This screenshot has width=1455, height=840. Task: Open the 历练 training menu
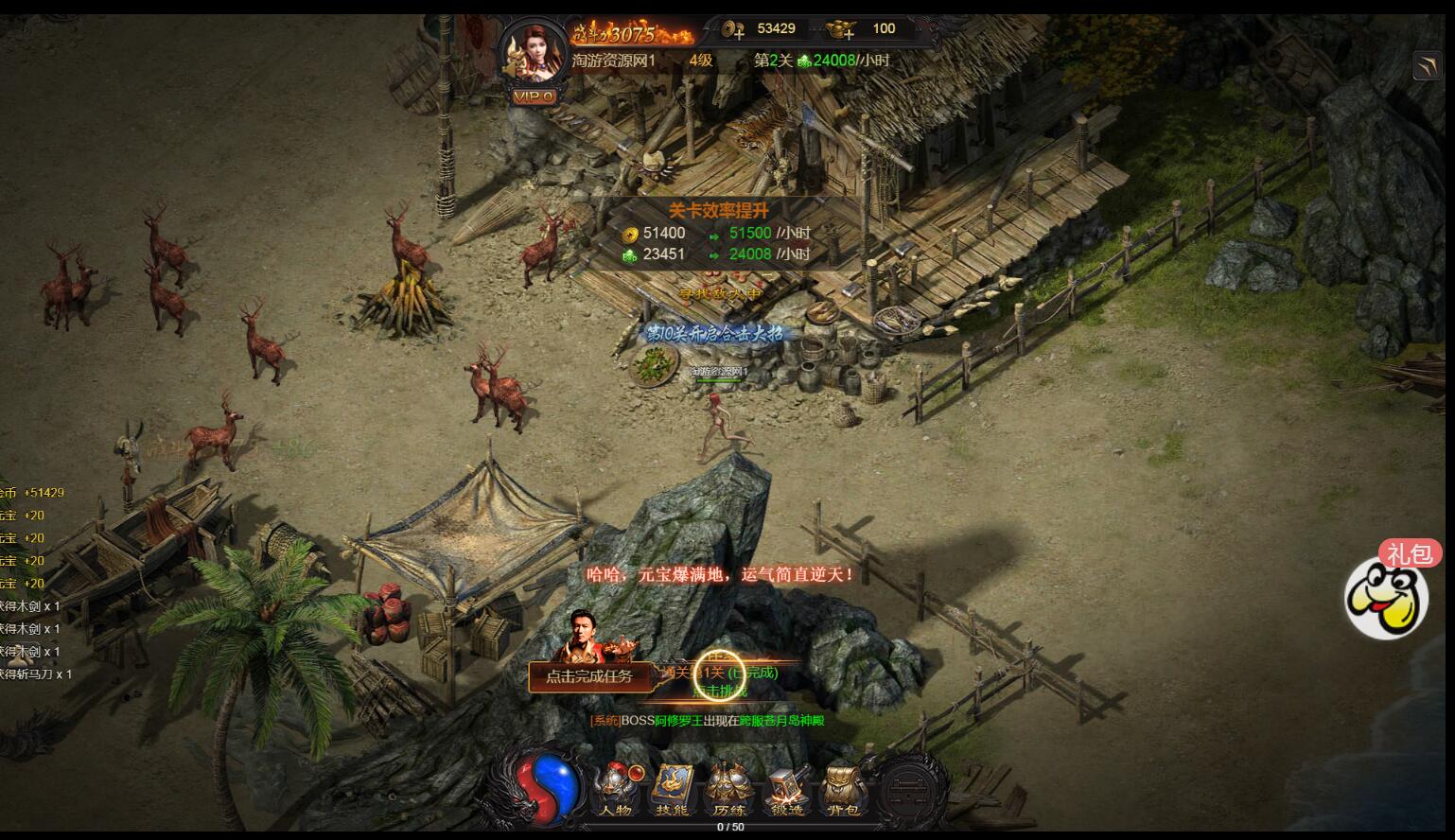click(728, 791)
